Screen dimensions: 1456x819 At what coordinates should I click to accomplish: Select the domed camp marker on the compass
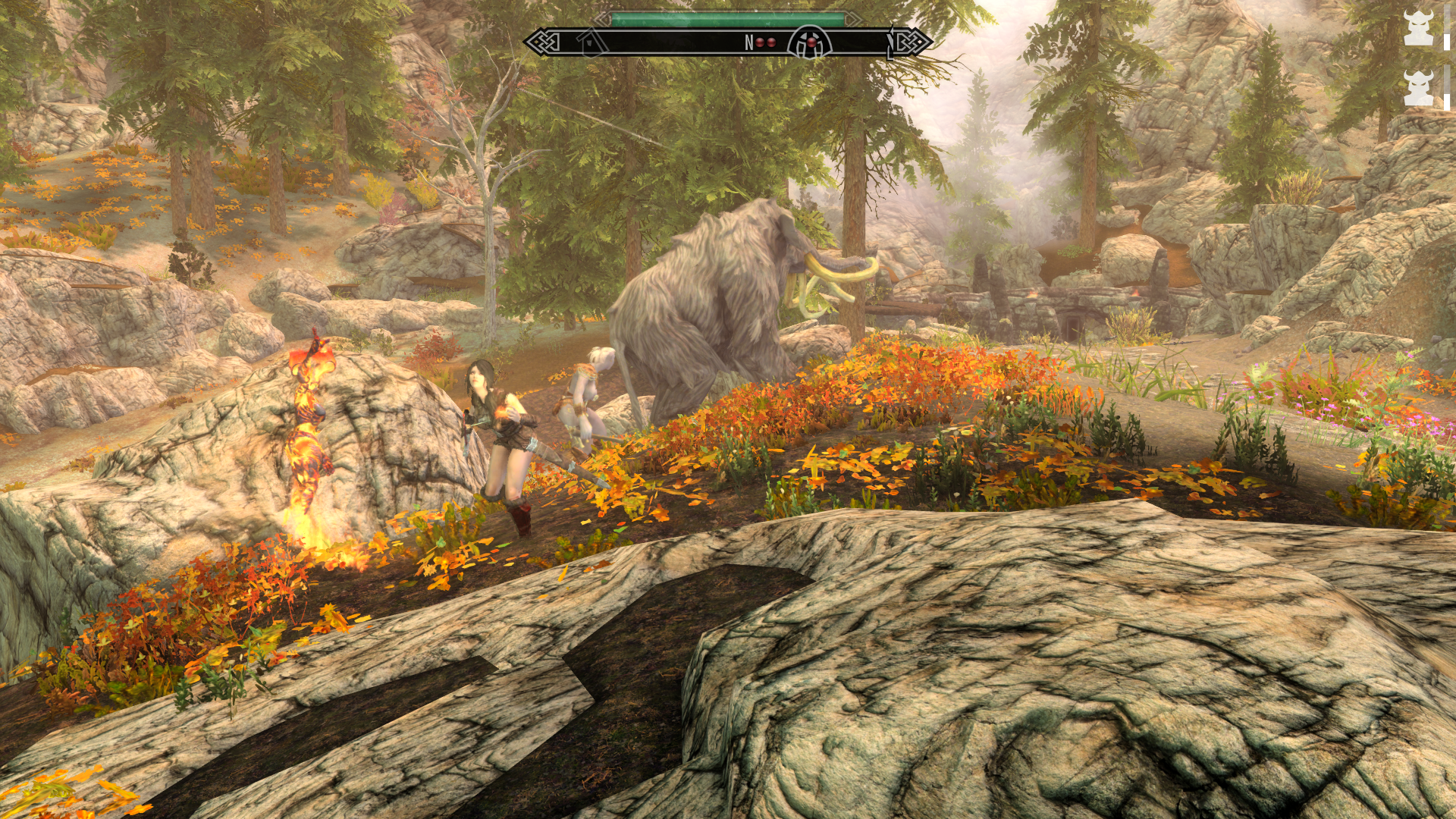[810, 42]
